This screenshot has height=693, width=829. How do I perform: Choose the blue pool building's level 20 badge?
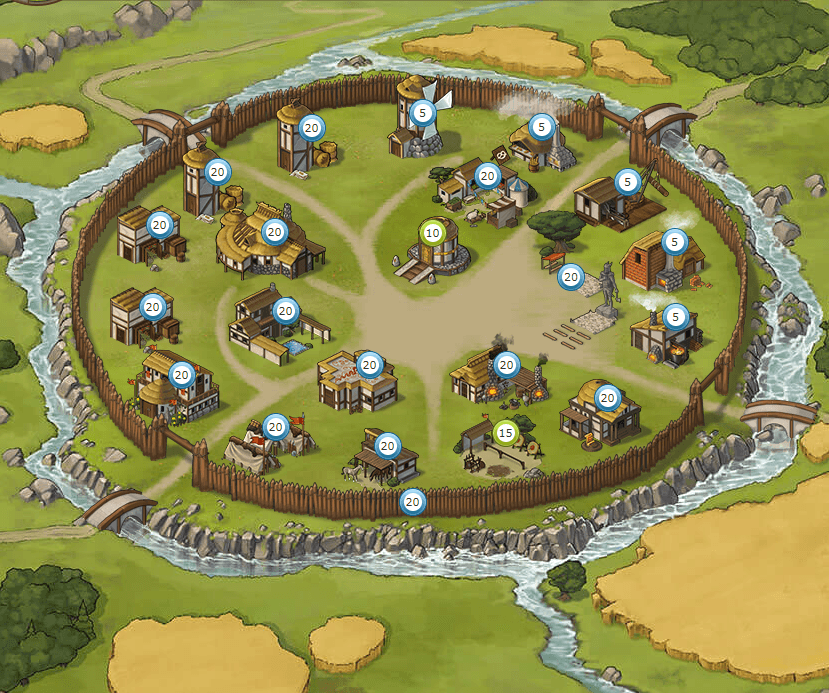click(x=286, y=310)
